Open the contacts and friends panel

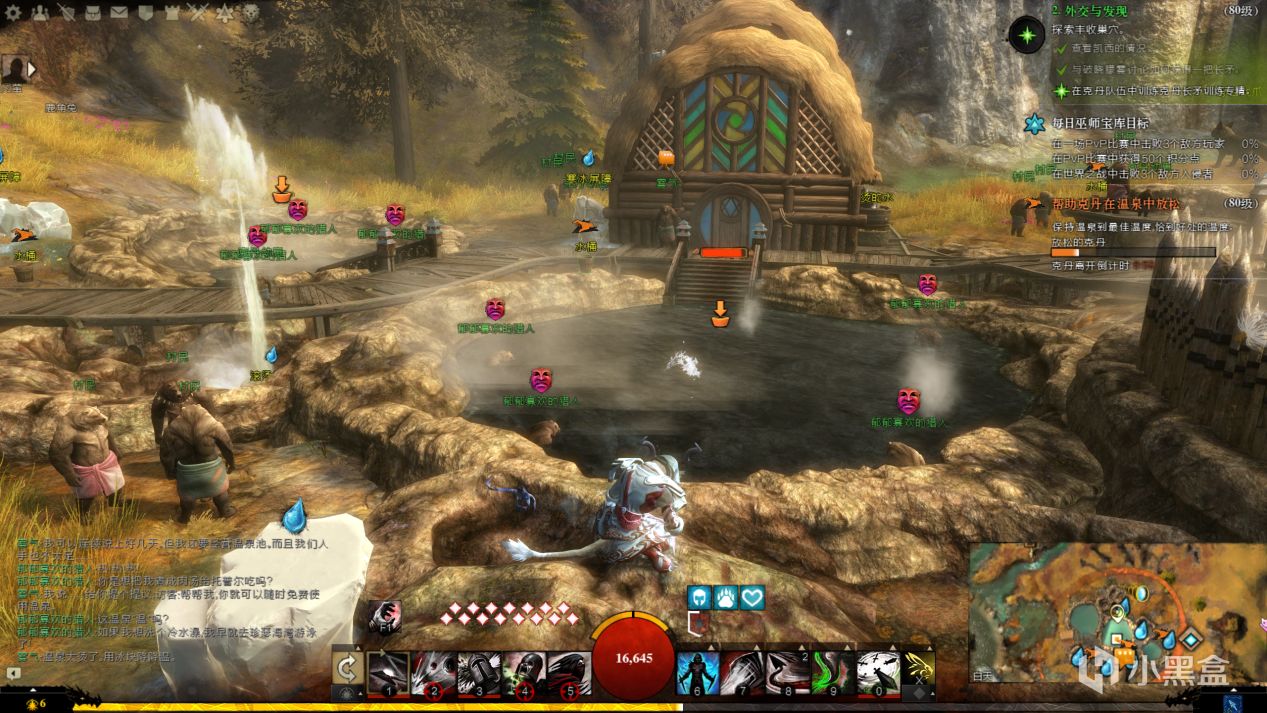click(40, 12)
